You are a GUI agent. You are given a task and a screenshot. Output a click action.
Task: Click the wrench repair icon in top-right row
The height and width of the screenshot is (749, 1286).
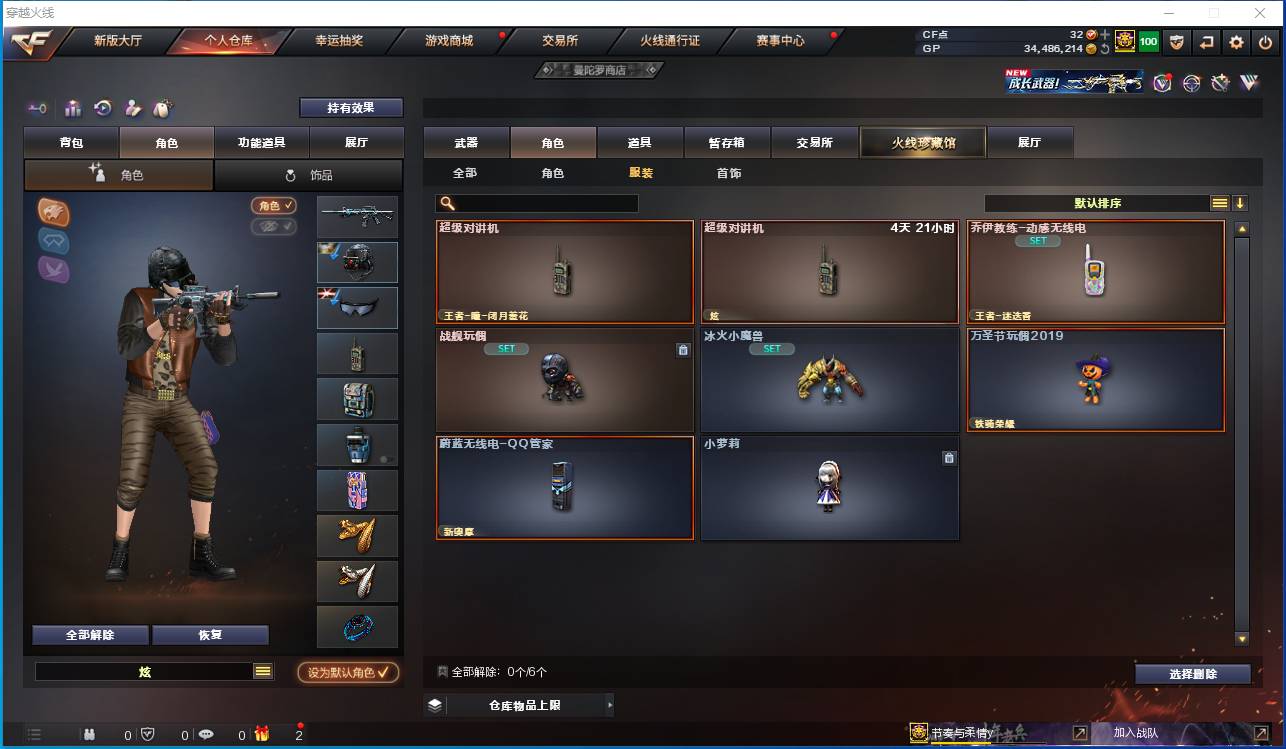(1219, 83)
